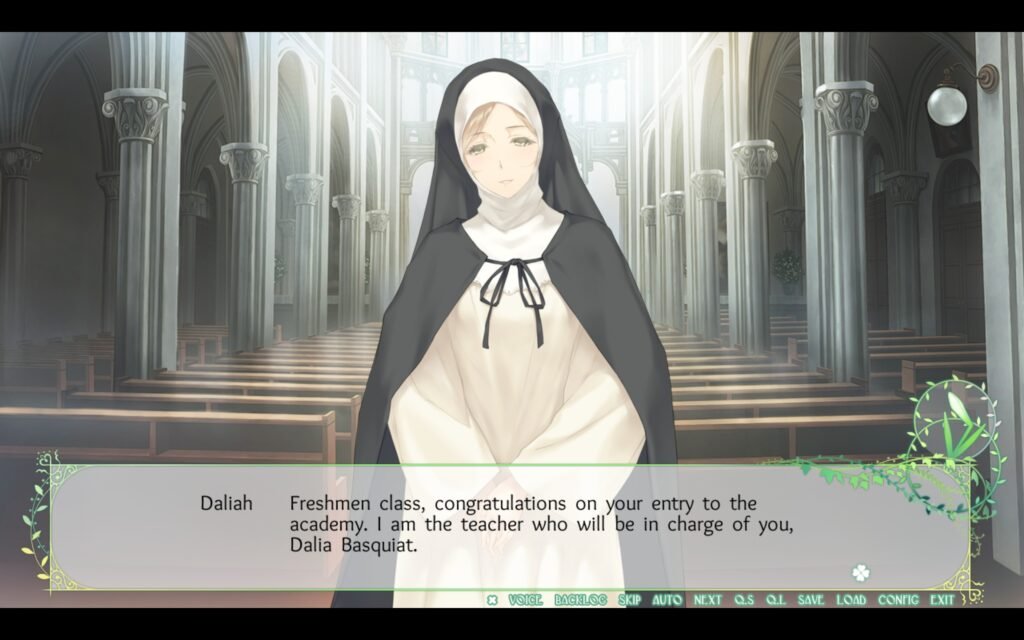
Task: Quick load using the Q.L button
Action: point(776,600)
